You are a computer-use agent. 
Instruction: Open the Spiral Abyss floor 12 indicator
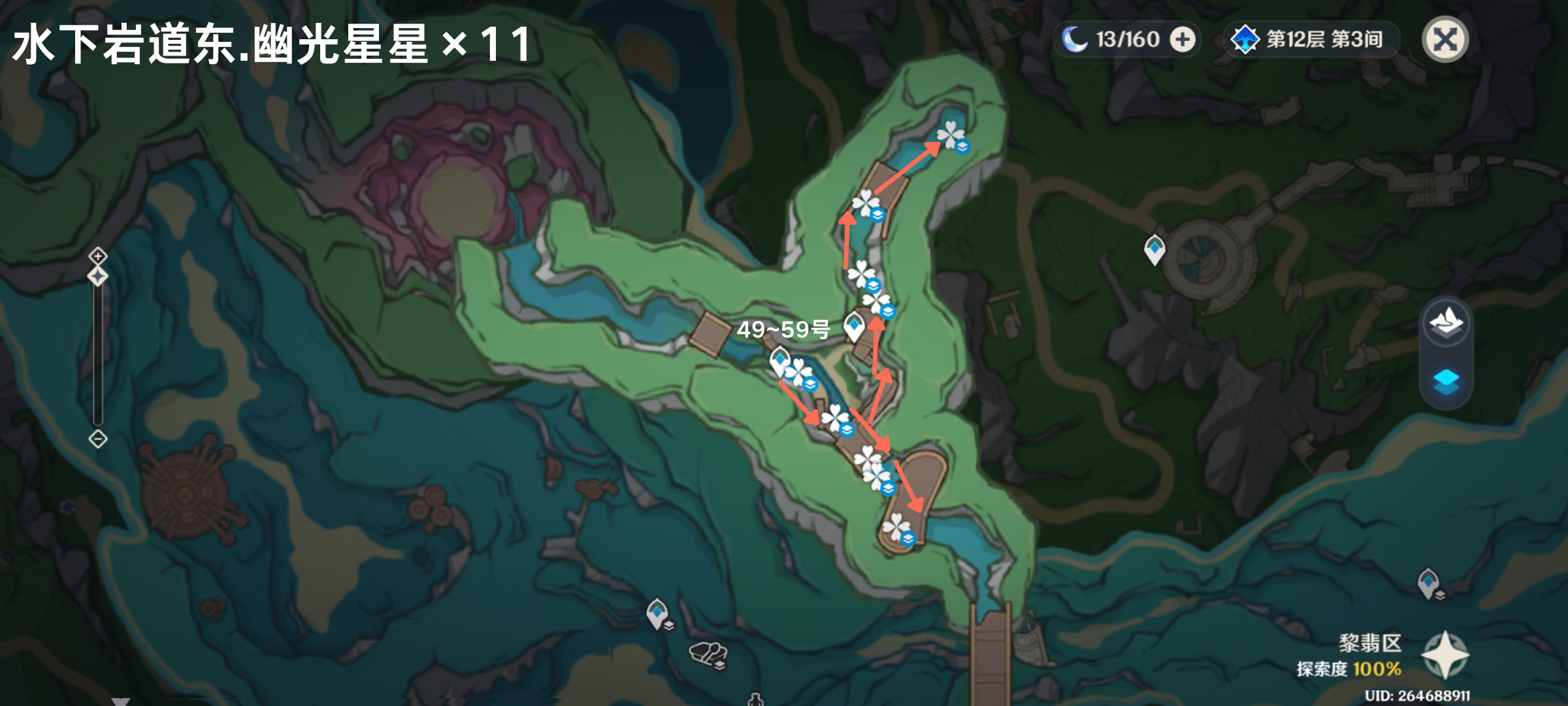pos(1311,40)
